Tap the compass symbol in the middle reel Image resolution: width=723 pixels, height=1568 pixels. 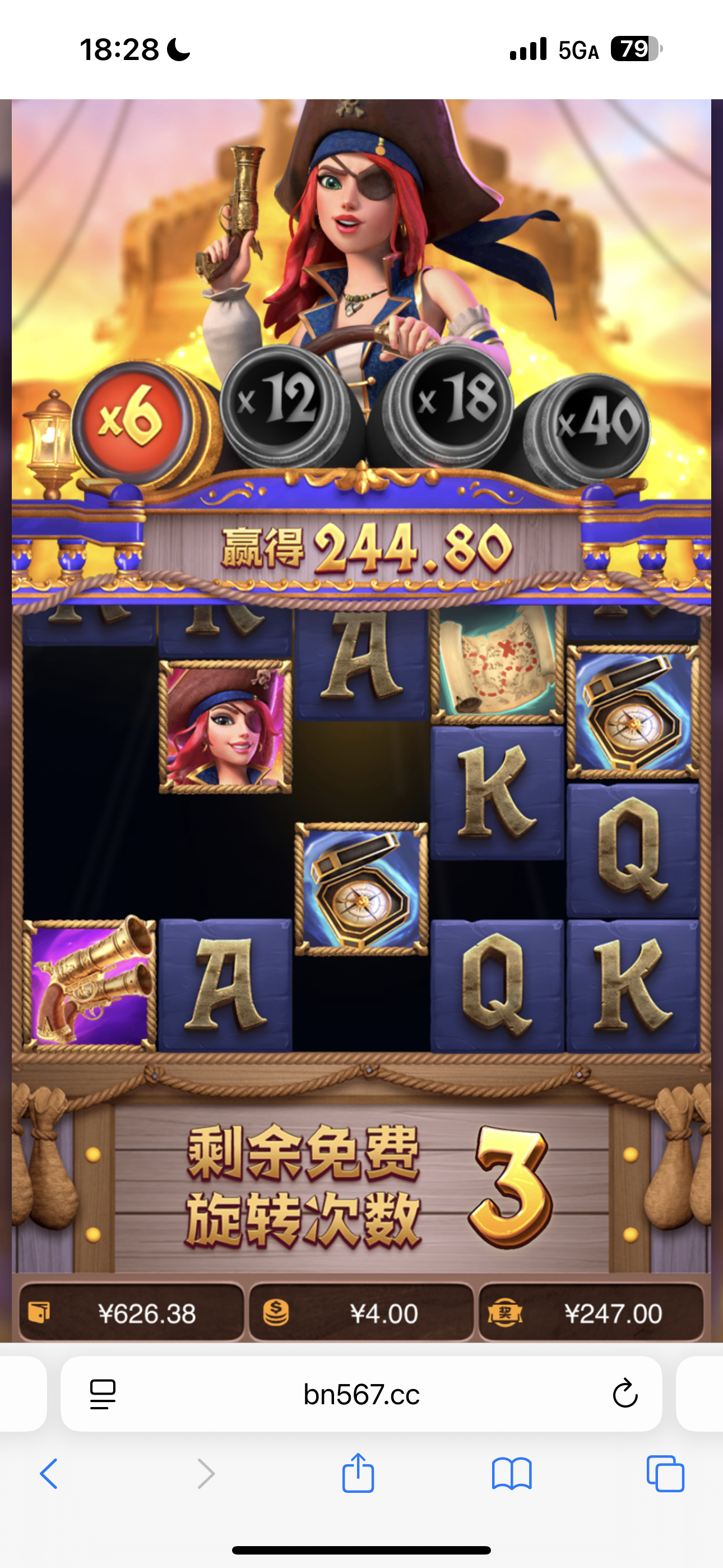(360, 889)
